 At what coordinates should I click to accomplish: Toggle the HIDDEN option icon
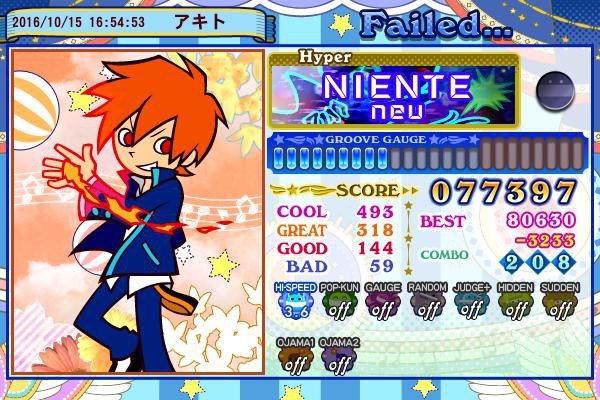point(514,304)
